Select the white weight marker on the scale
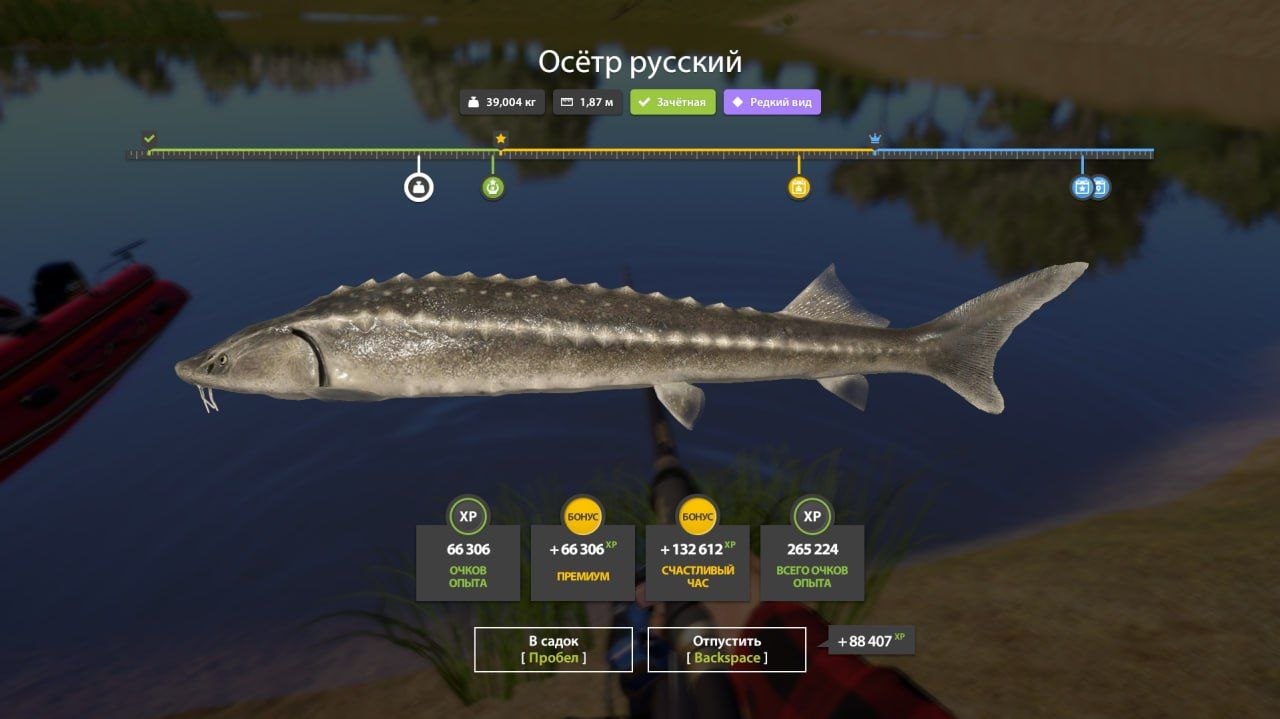 [419, 187]
